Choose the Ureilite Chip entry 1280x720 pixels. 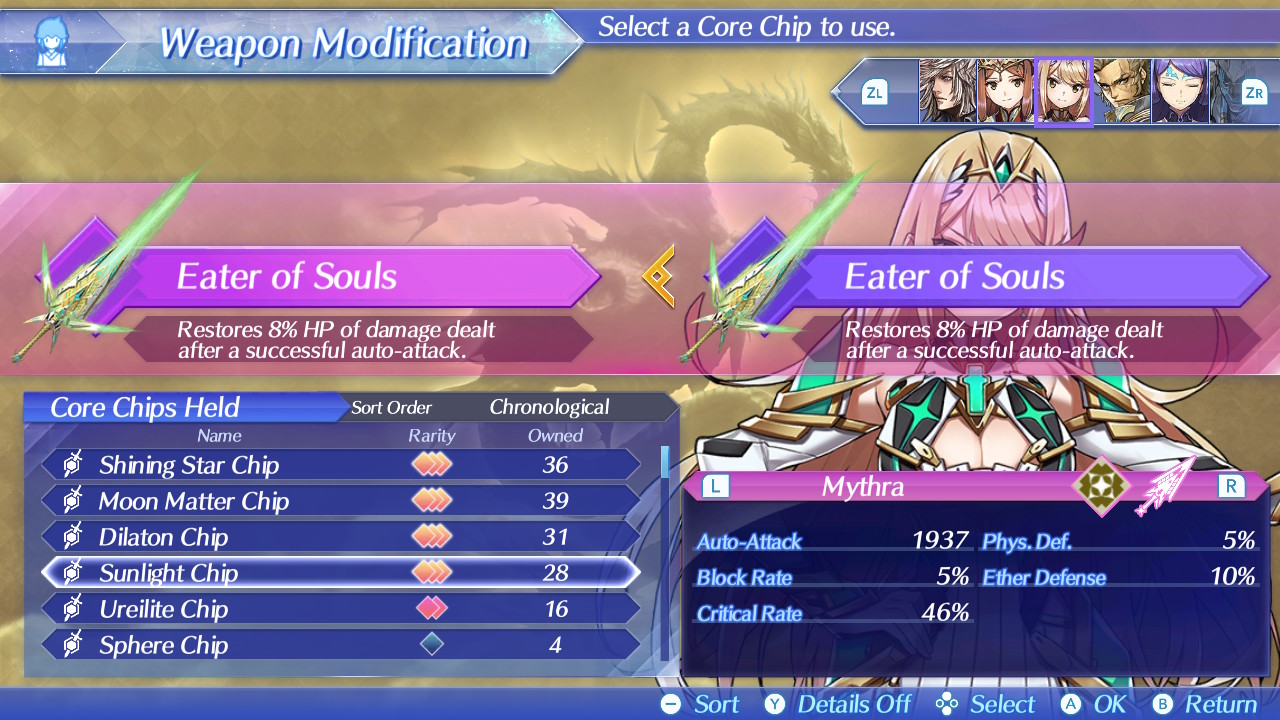[340, 609]
